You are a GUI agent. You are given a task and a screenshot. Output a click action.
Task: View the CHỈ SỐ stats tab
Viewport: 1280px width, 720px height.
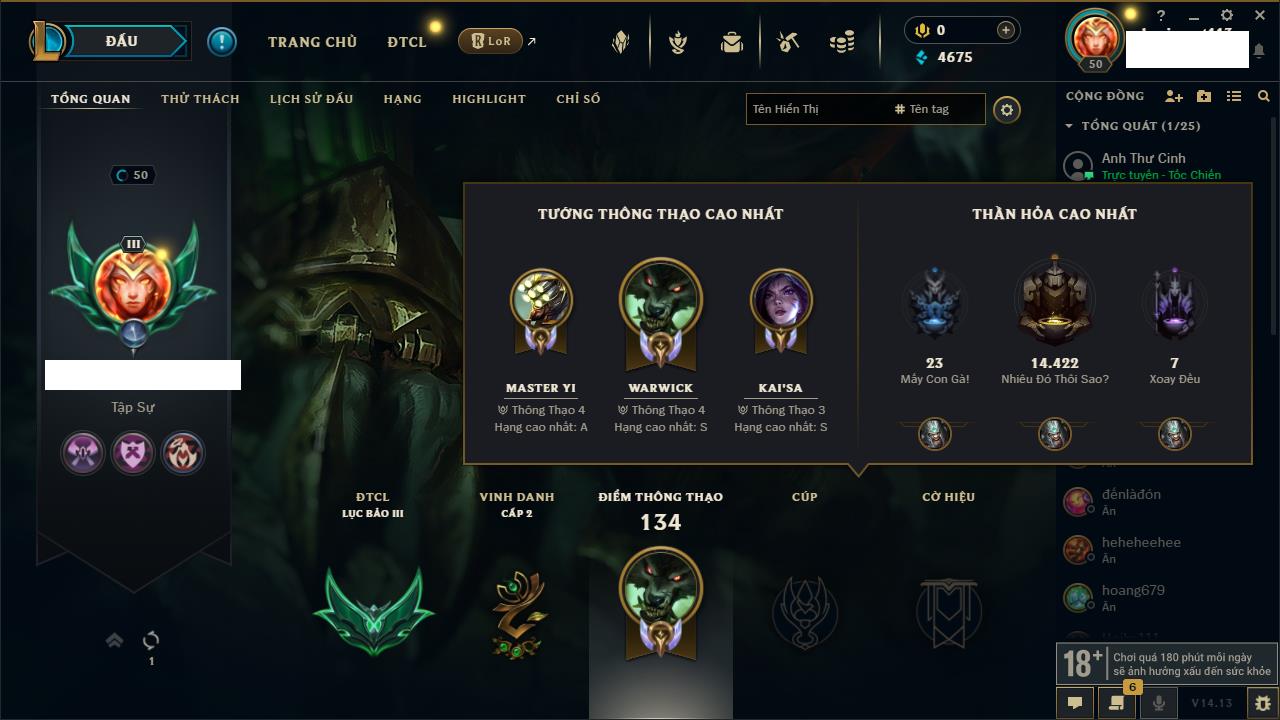tap(578, 99)
